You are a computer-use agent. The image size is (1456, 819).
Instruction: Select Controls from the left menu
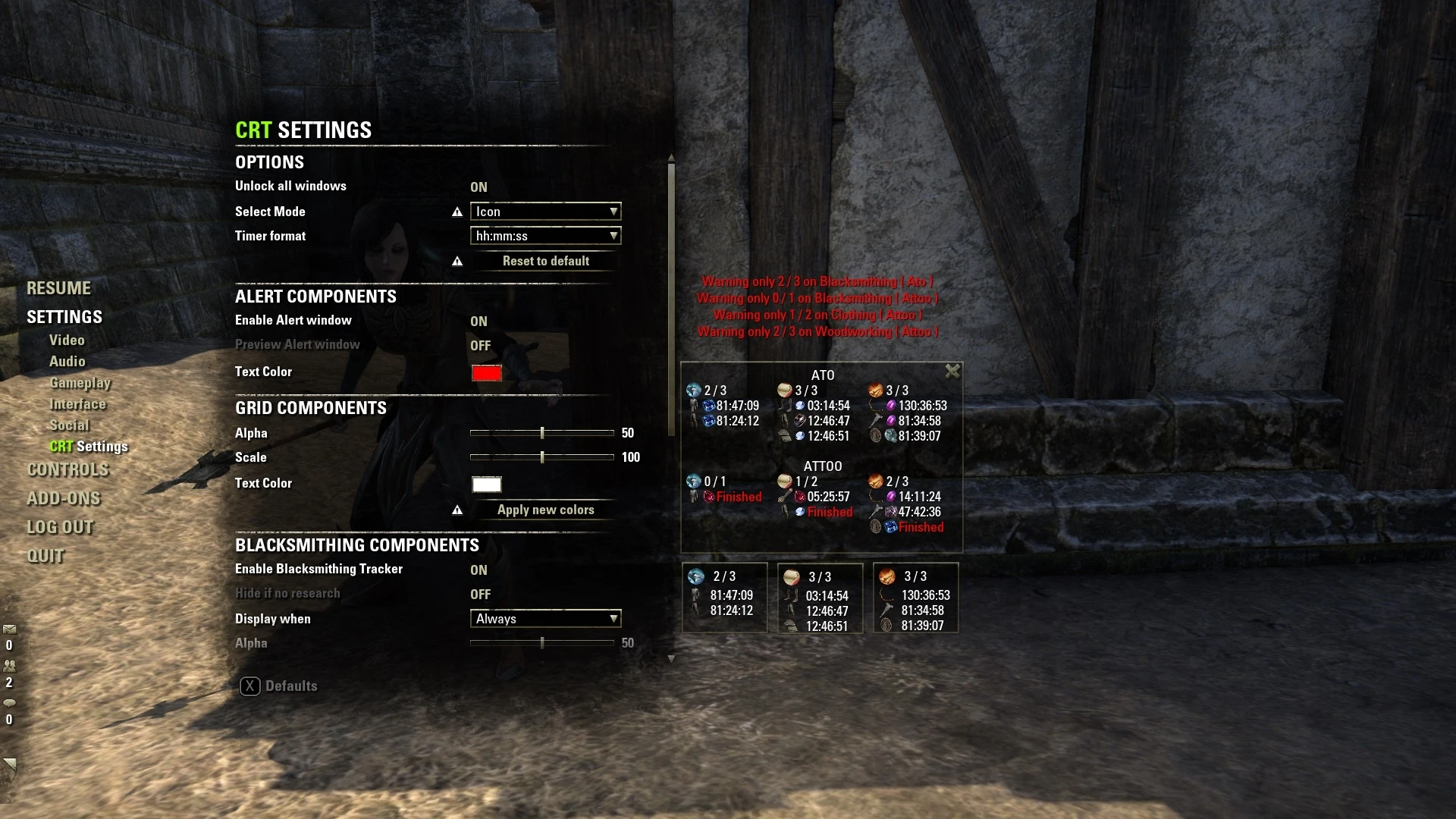point(67,469)
